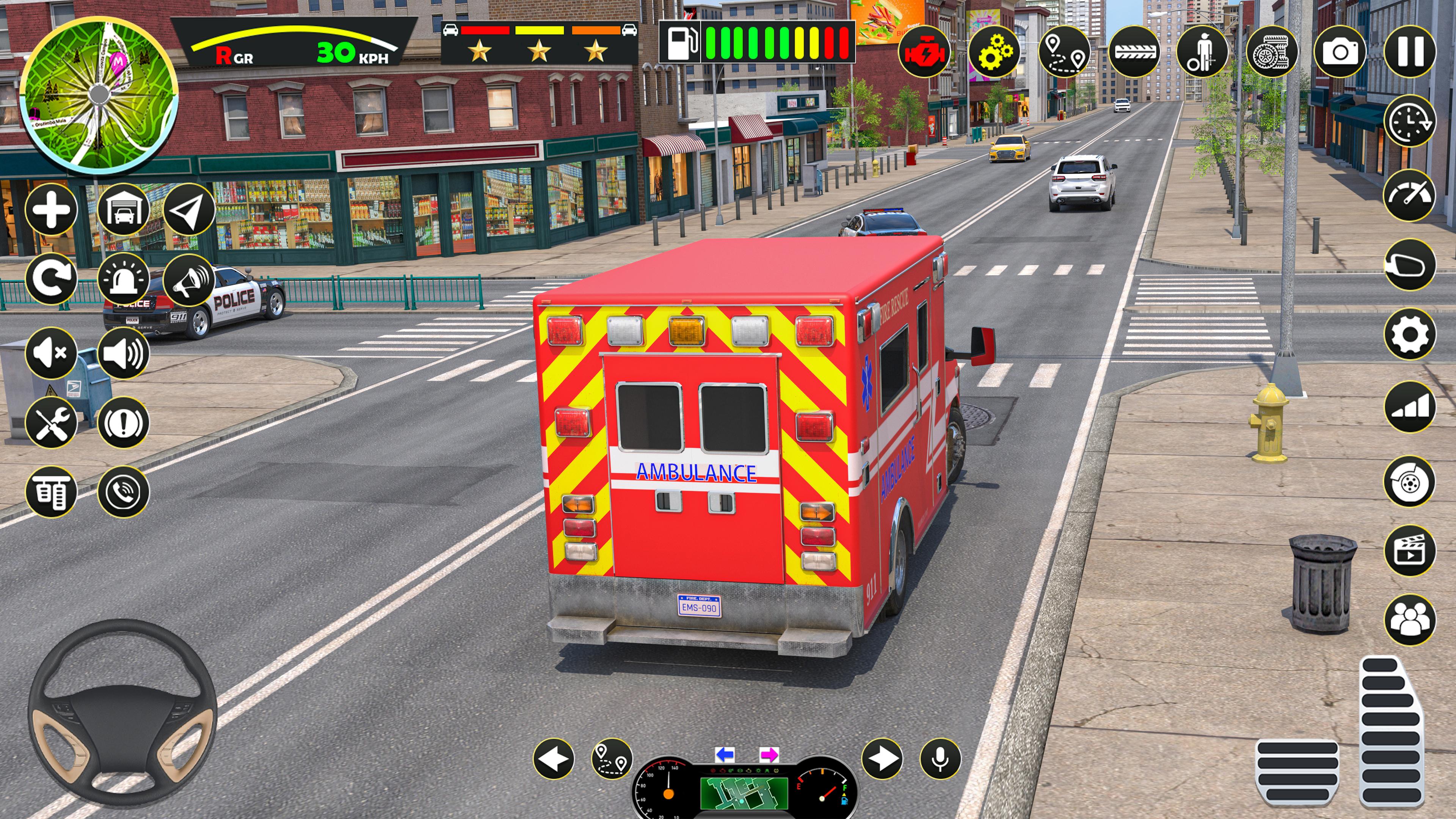Open the clapperboard video button
The image size is (1456, 819).
coord(1410,551)
